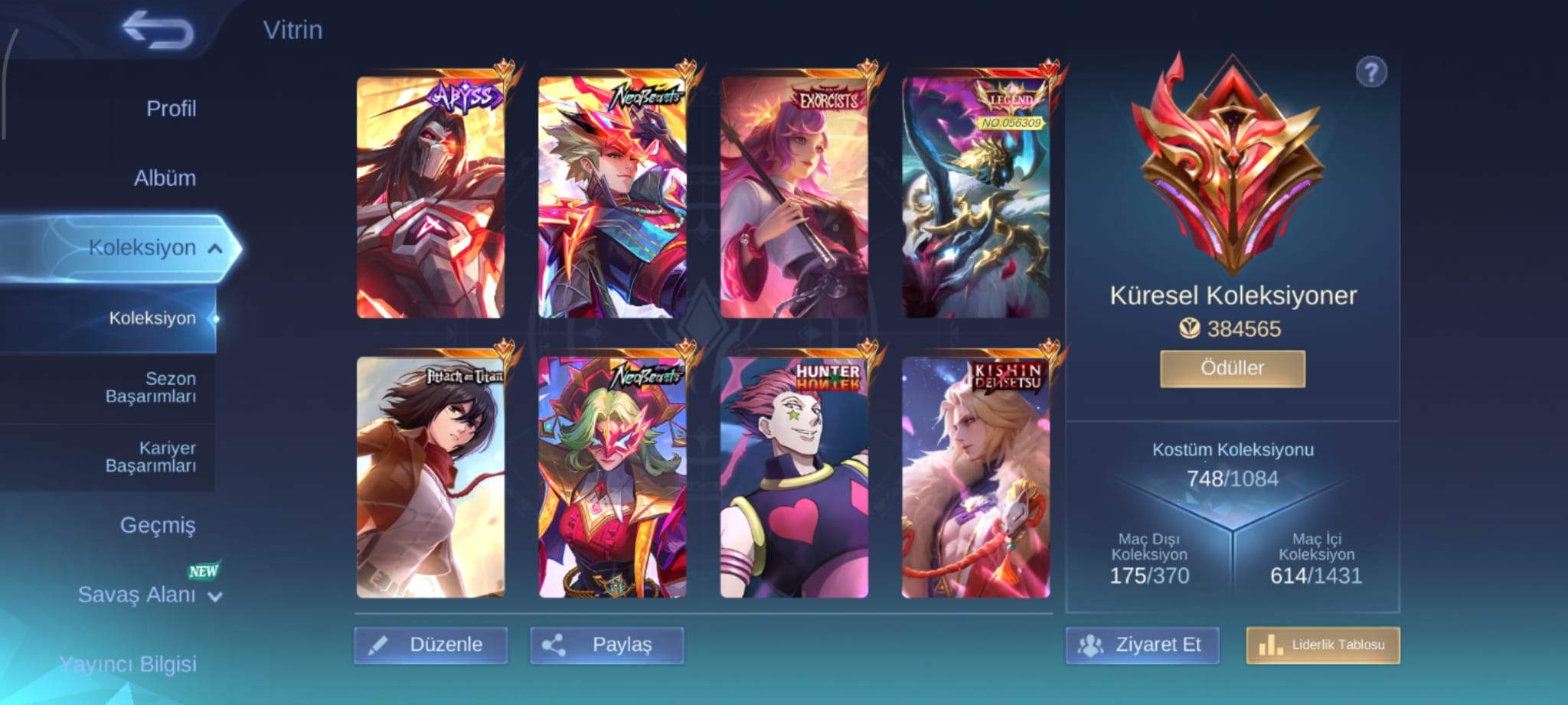Select the Attack on Titan skin card
Viewport: 1568px width, 705px height.
430,477
